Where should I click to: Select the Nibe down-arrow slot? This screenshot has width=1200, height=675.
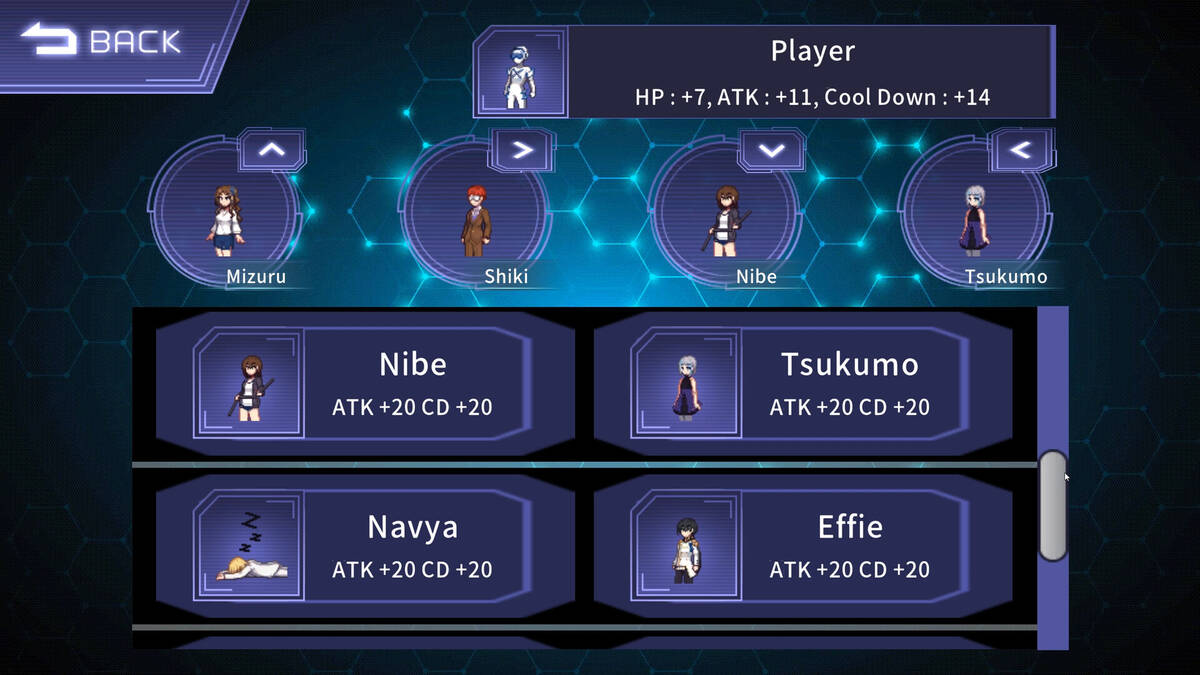[727, 213]
